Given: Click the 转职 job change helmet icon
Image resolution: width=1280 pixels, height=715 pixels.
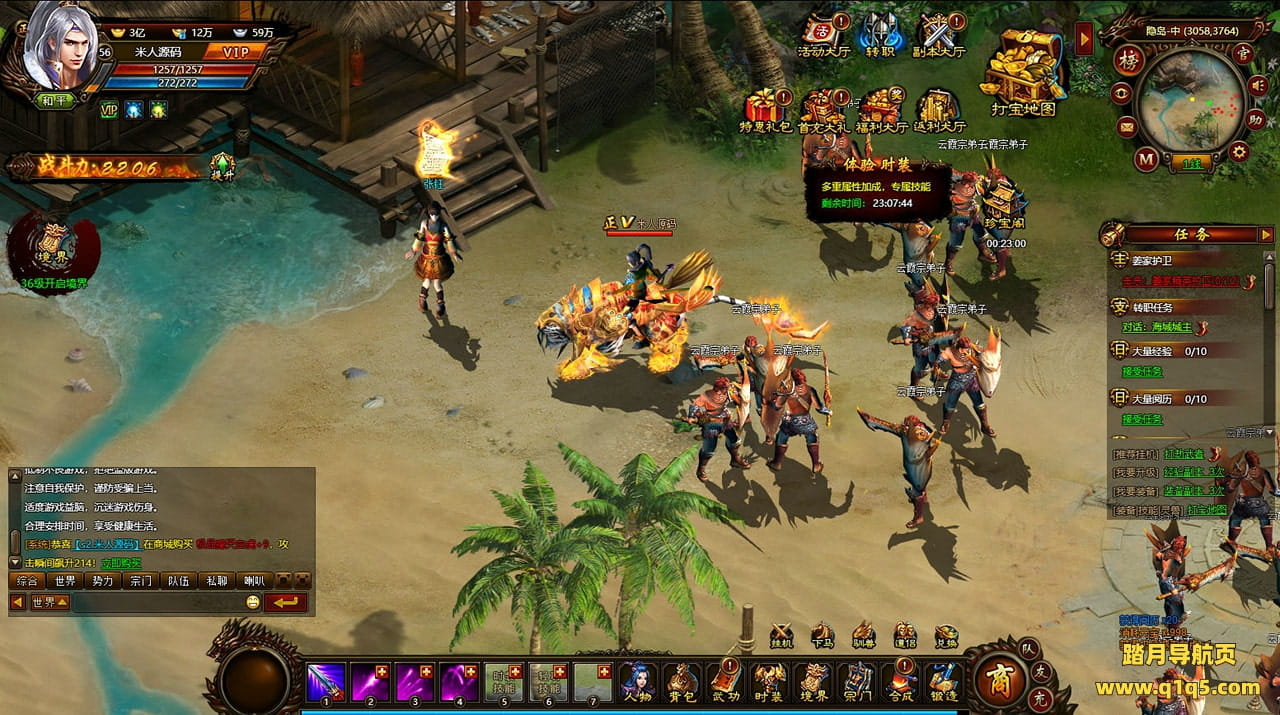Looking at the screenshot, I should coord(881,36).
